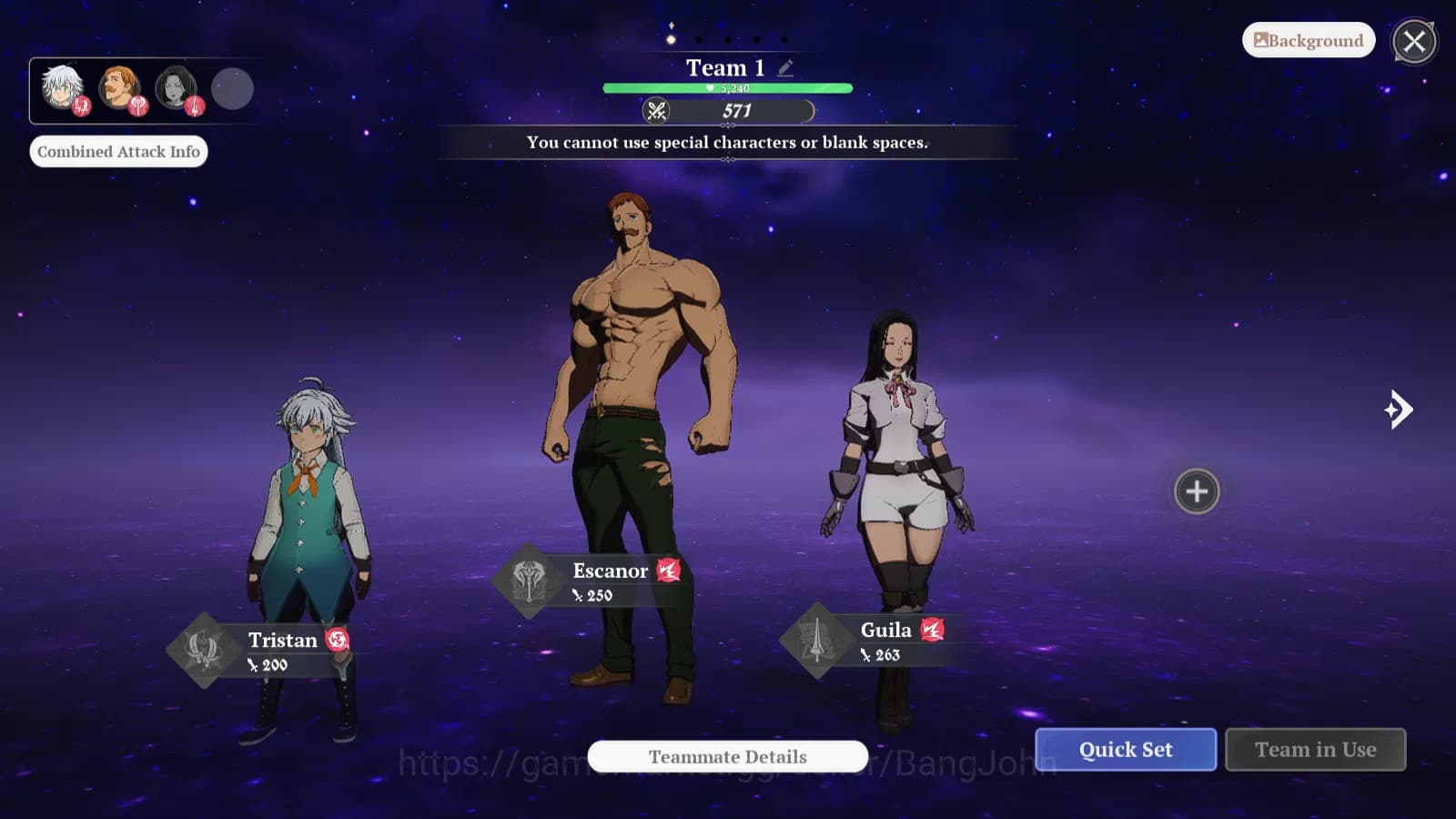Open Teammate Details
Screen dimensions: 1456x819
click(x=726, y=756)
